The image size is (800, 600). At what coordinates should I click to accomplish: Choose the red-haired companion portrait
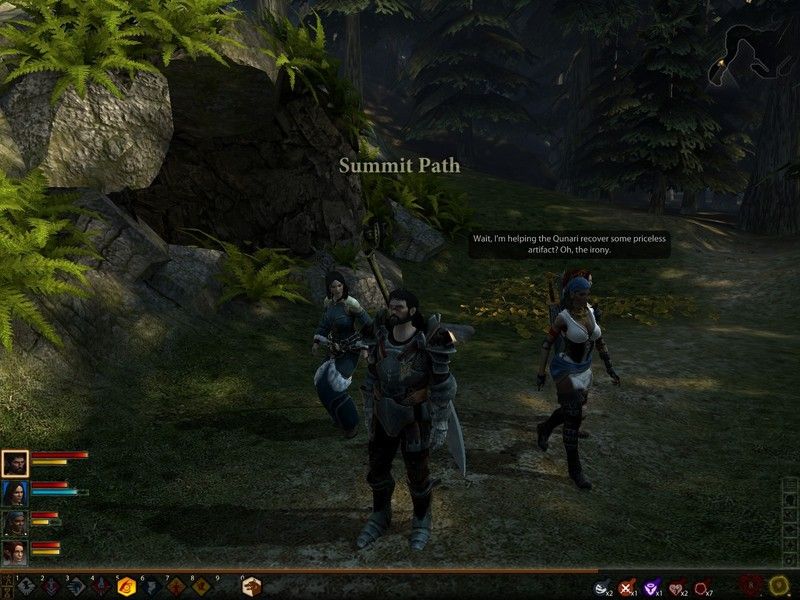click(x=15, y=552)
